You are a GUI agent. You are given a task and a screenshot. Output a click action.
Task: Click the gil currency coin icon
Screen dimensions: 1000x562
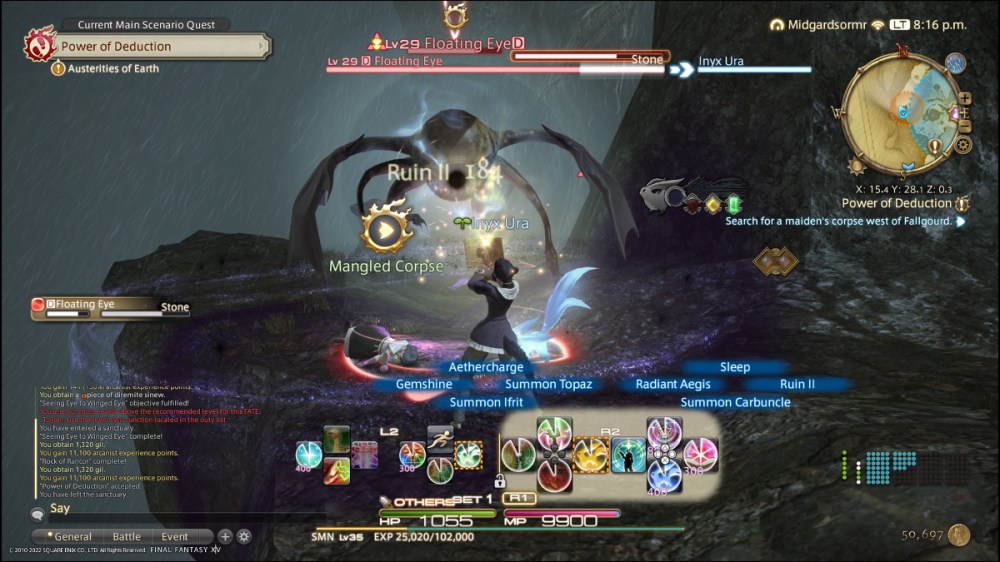coord(959,536)
